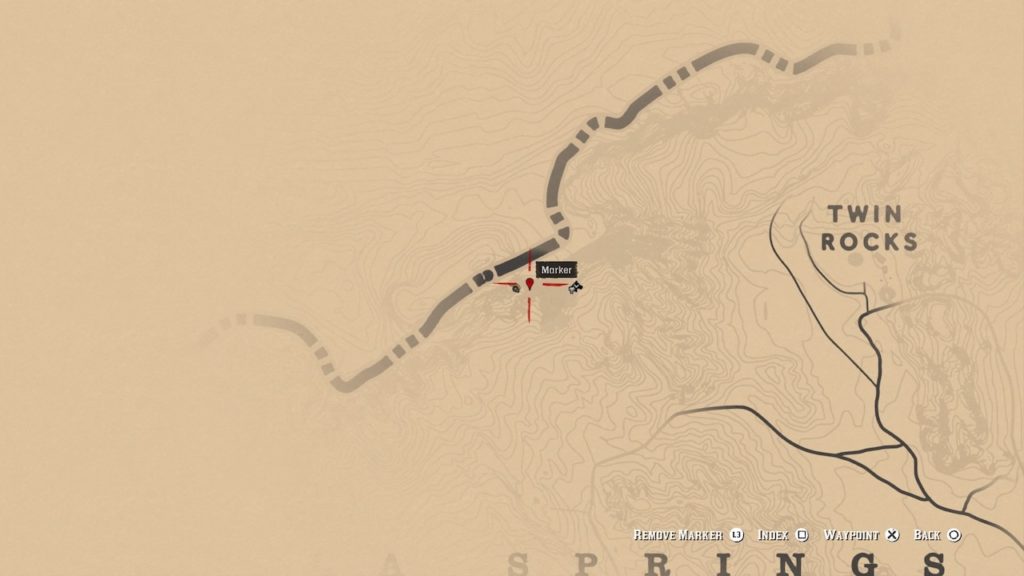Click the checkered flag icon on the map
The image size is (1024, 576).
click(x=575, y=288)
